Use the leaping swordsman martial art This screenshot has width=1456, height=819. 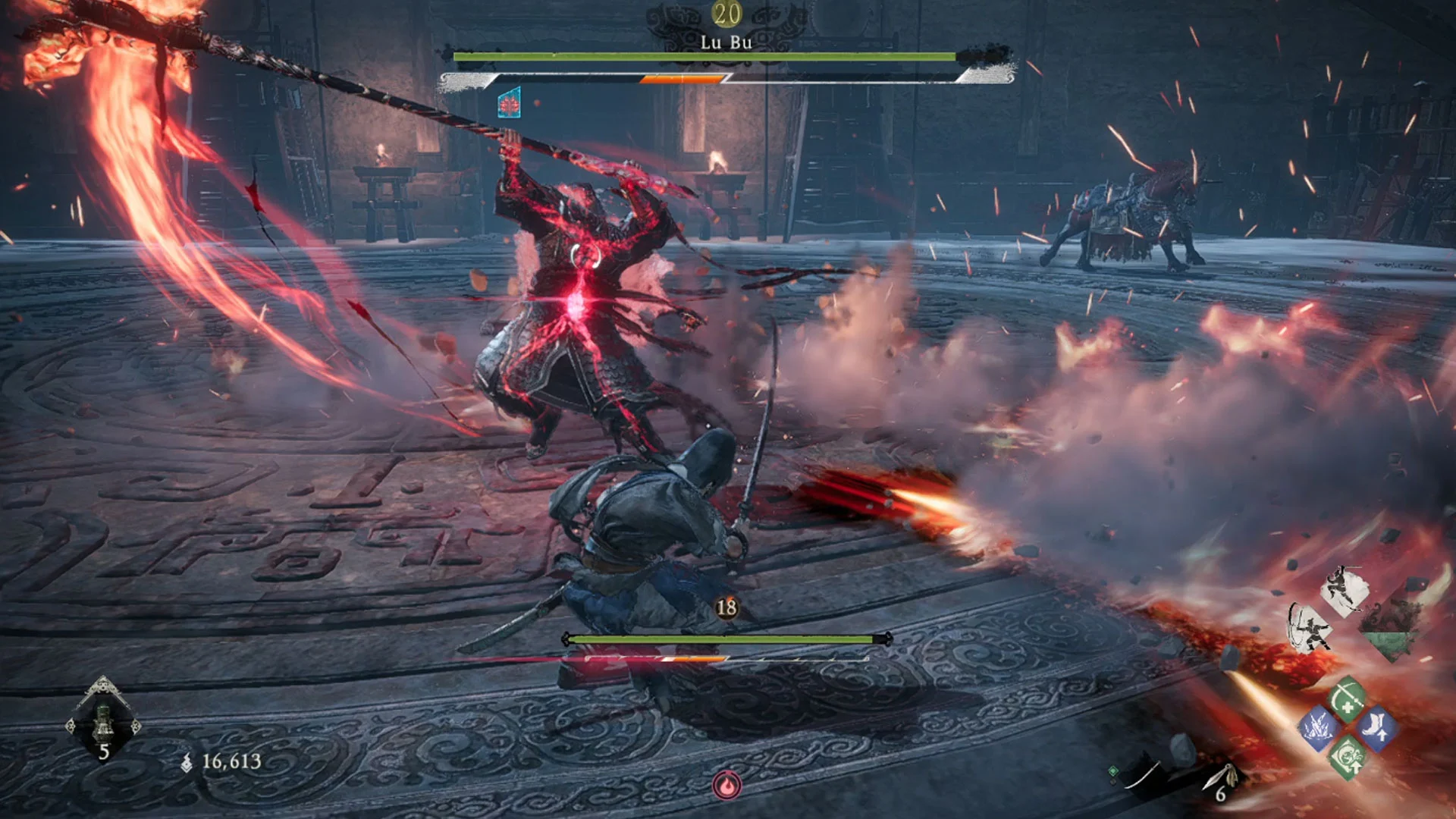1343,591
